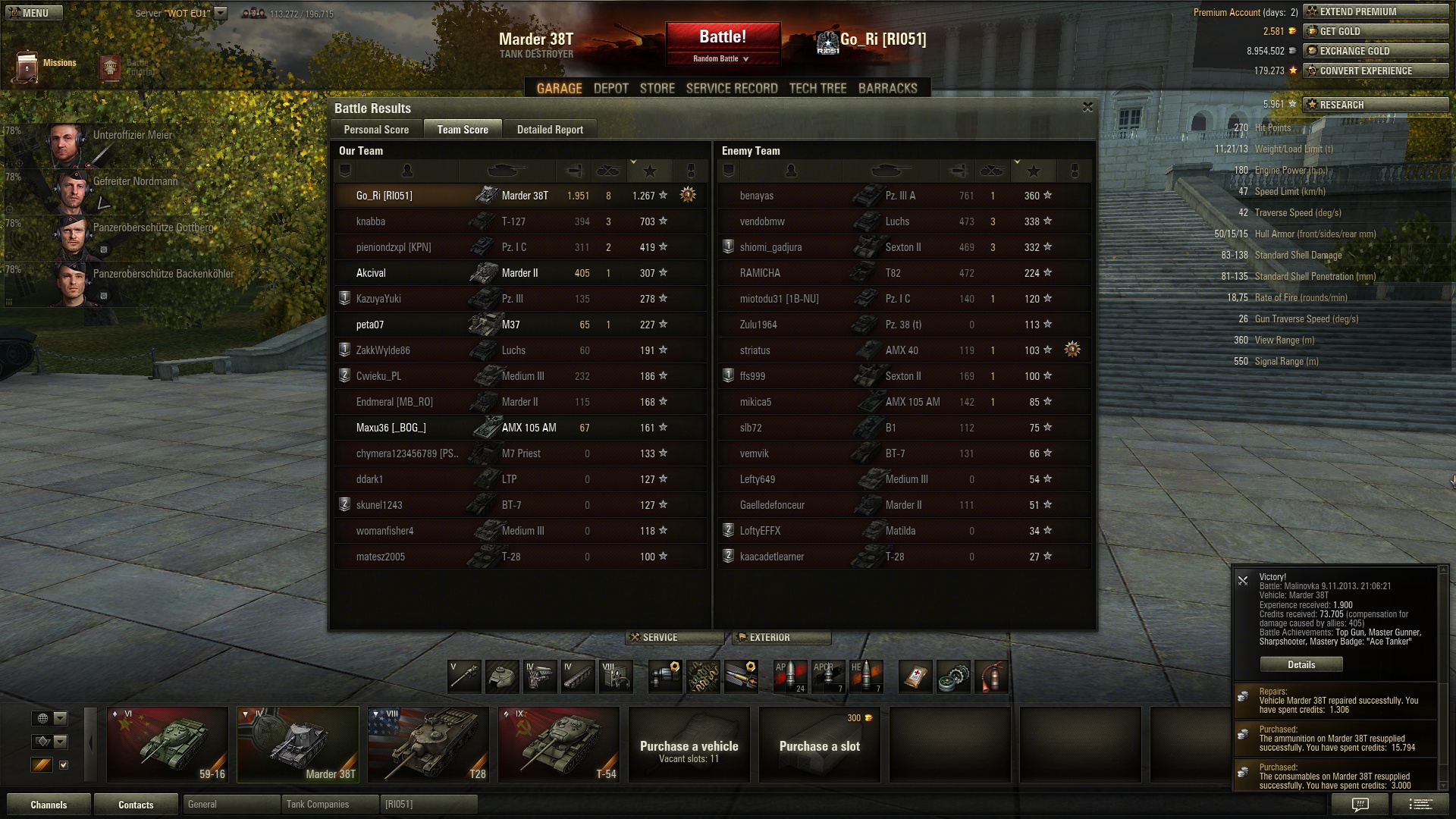This screenshot has width=1456, height=819.
Task: Open the Depot
Action: [x=610, y=89]
